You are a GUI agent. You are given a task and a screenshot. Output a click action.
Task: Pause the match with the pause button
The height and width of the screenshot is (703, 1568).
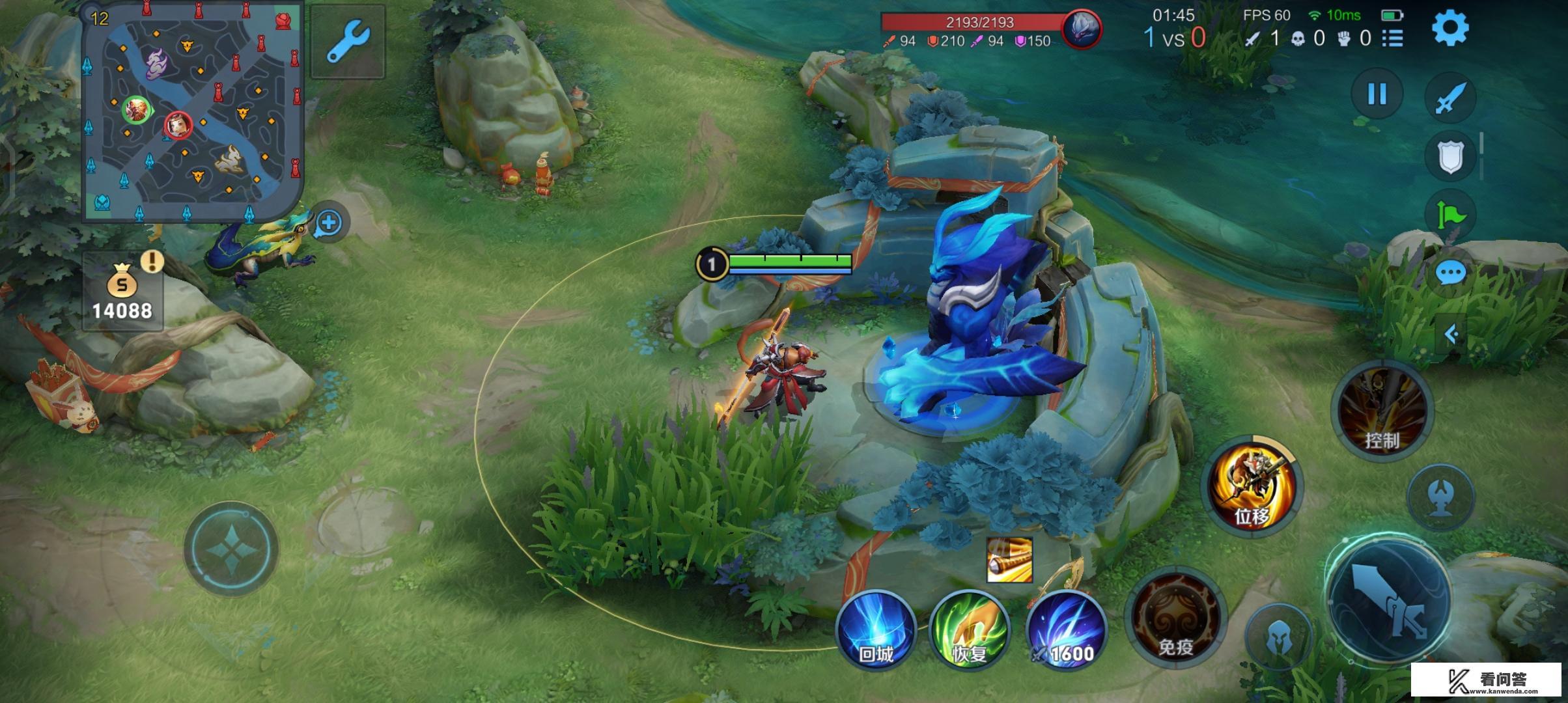point(1377,94)
